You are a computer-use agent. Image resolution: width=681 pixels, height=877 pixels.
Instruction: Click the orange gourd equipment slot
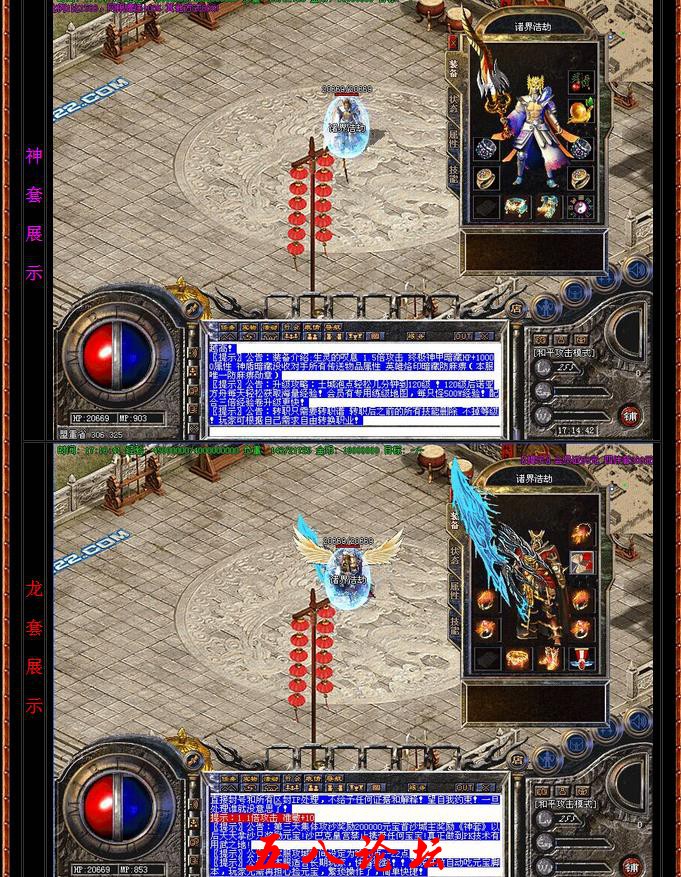pos(581,111)
